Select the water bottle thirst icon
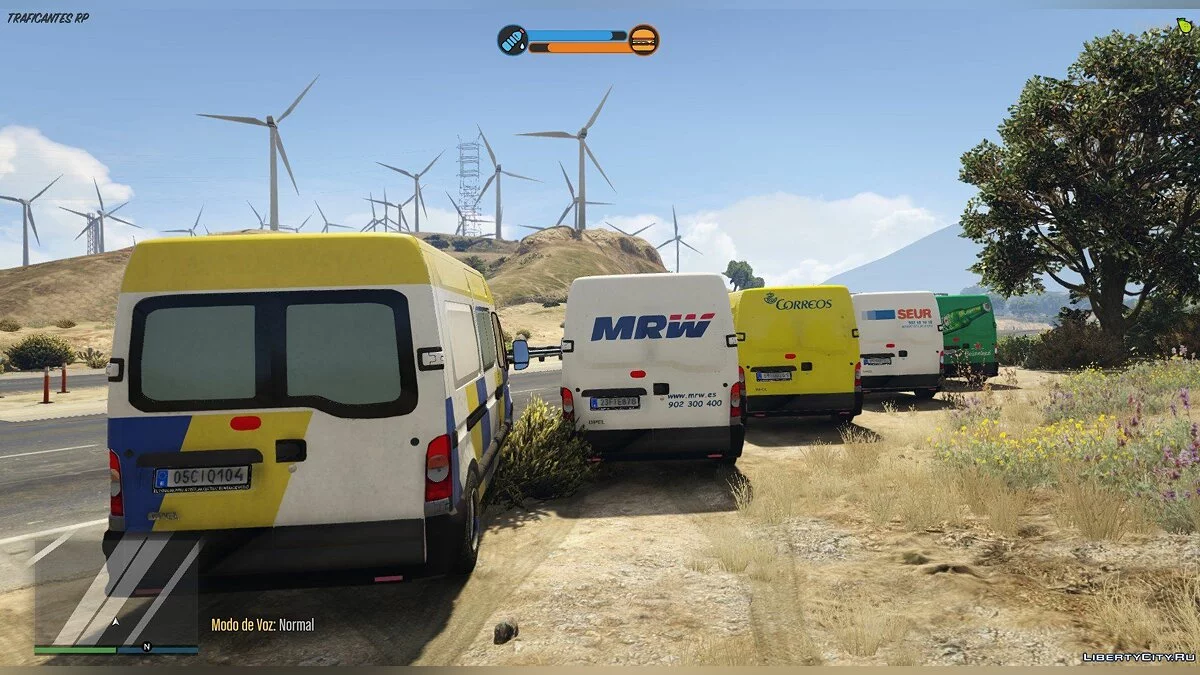This screenshot has width=1200, height=675. tap(512, 40)
